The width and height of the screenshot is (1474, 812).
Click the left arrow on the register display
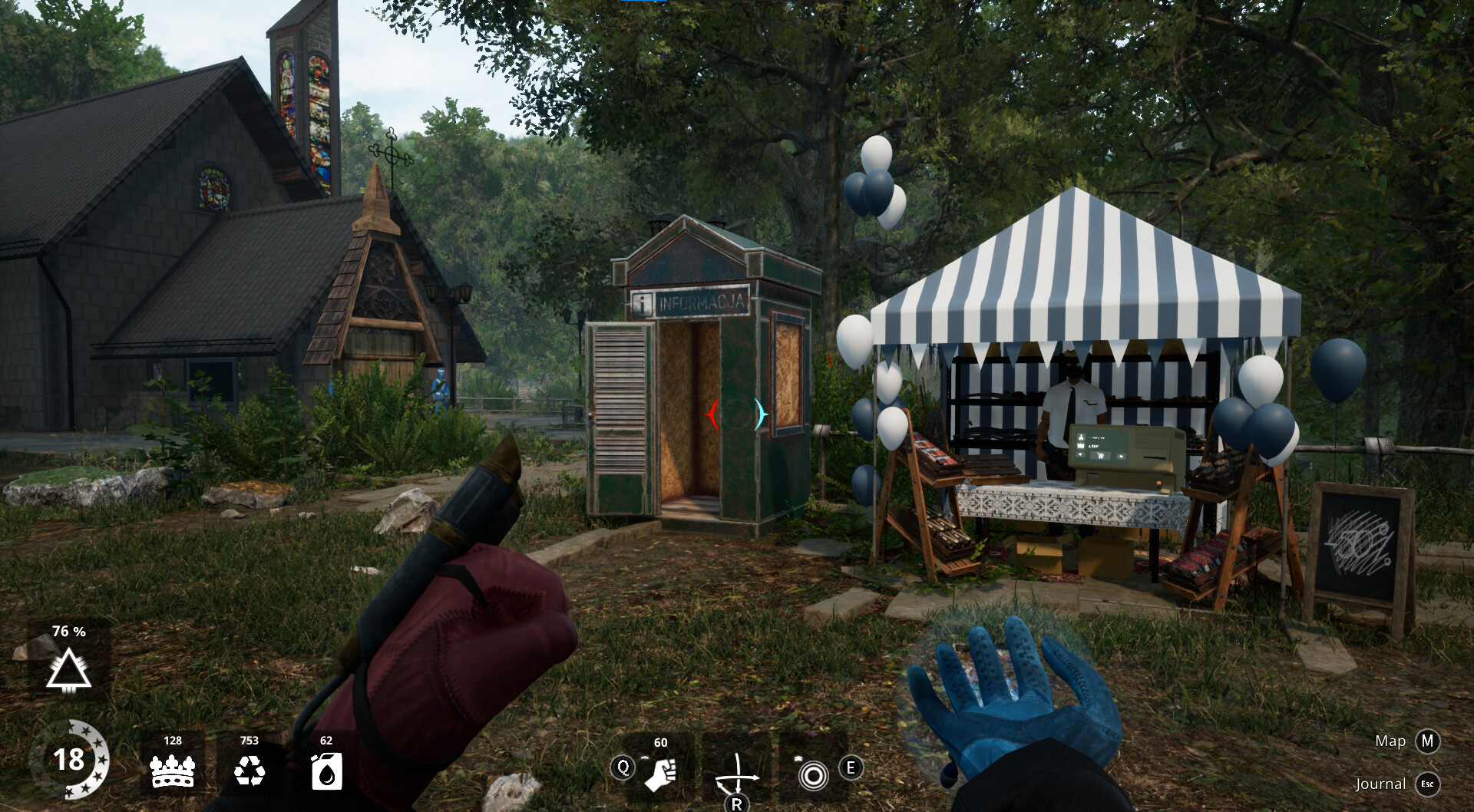click(1080, 454)
